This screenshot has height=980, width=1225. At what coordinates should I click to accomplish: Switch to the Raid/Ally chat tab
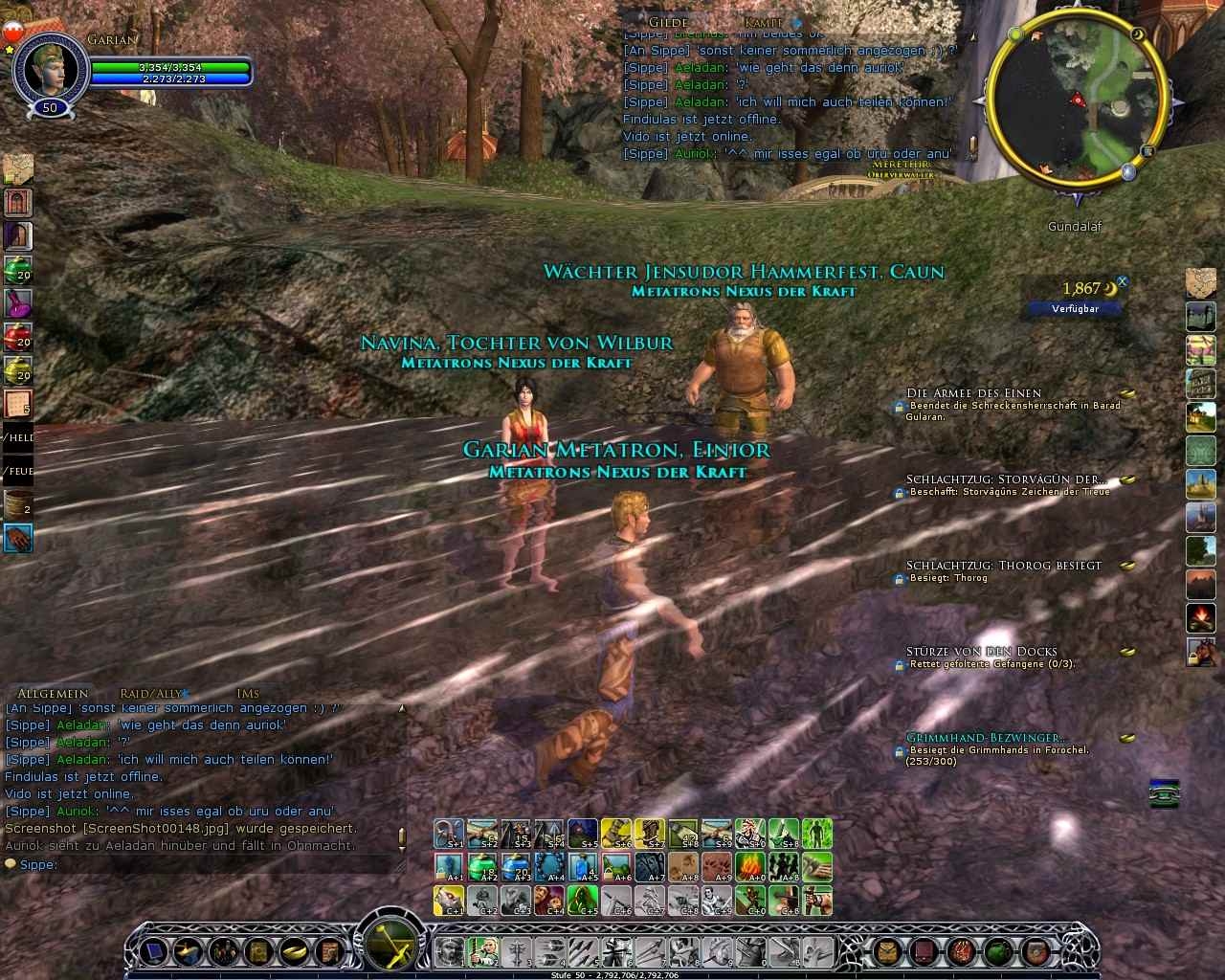pyautogui.click(x=150, y=693)
